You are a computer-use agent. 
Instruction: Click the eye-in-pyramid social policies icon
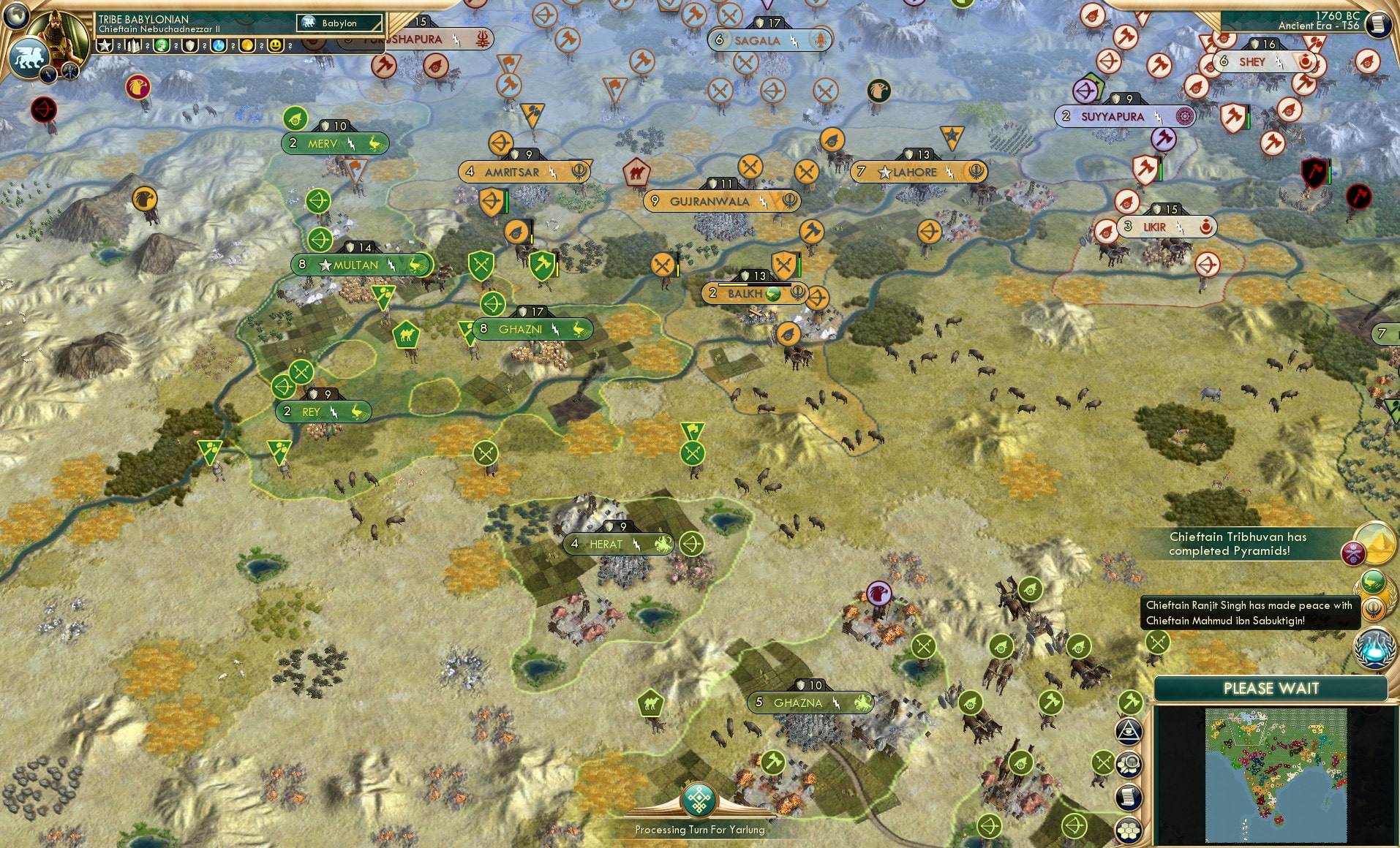(x=1129, y=730)
